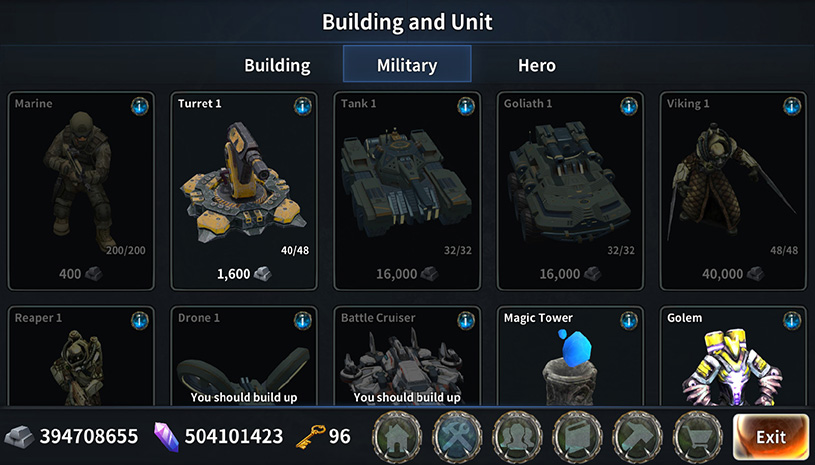Pick the Tank 1 unit card
Viewport: 815px width, 465px height.
click(407, 190)
